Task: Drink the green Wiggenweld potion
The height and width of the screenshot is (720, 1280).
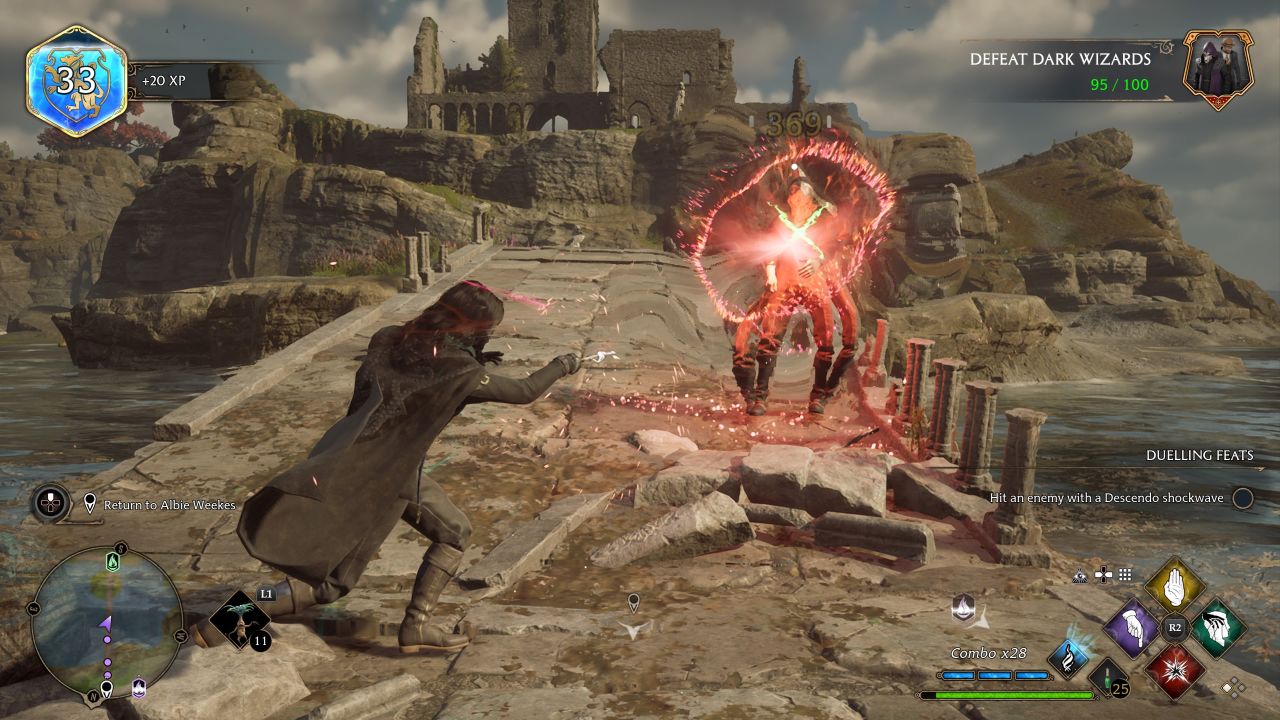Action: click(x=1108, y=677)
